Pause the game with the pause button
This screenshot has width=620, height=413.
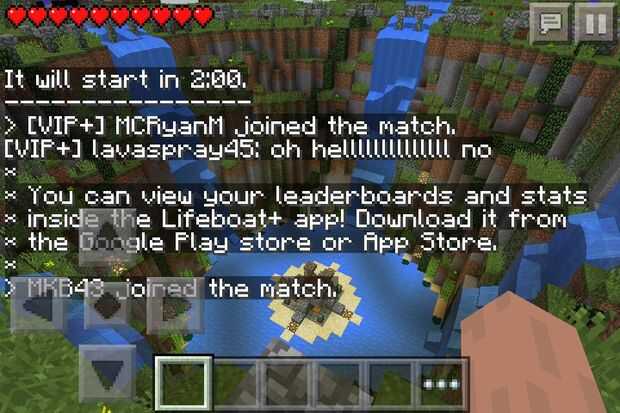(595, 21)
